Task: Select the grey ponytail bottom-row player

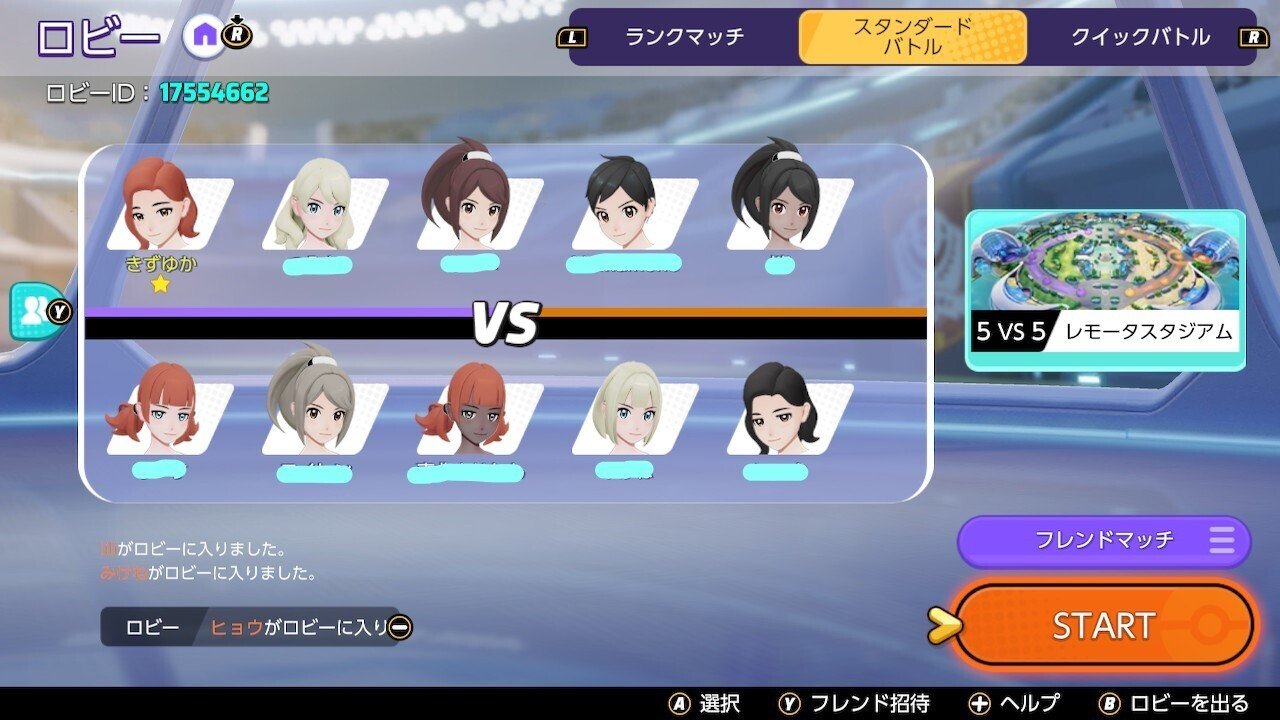Action: [x=310, y=408]
